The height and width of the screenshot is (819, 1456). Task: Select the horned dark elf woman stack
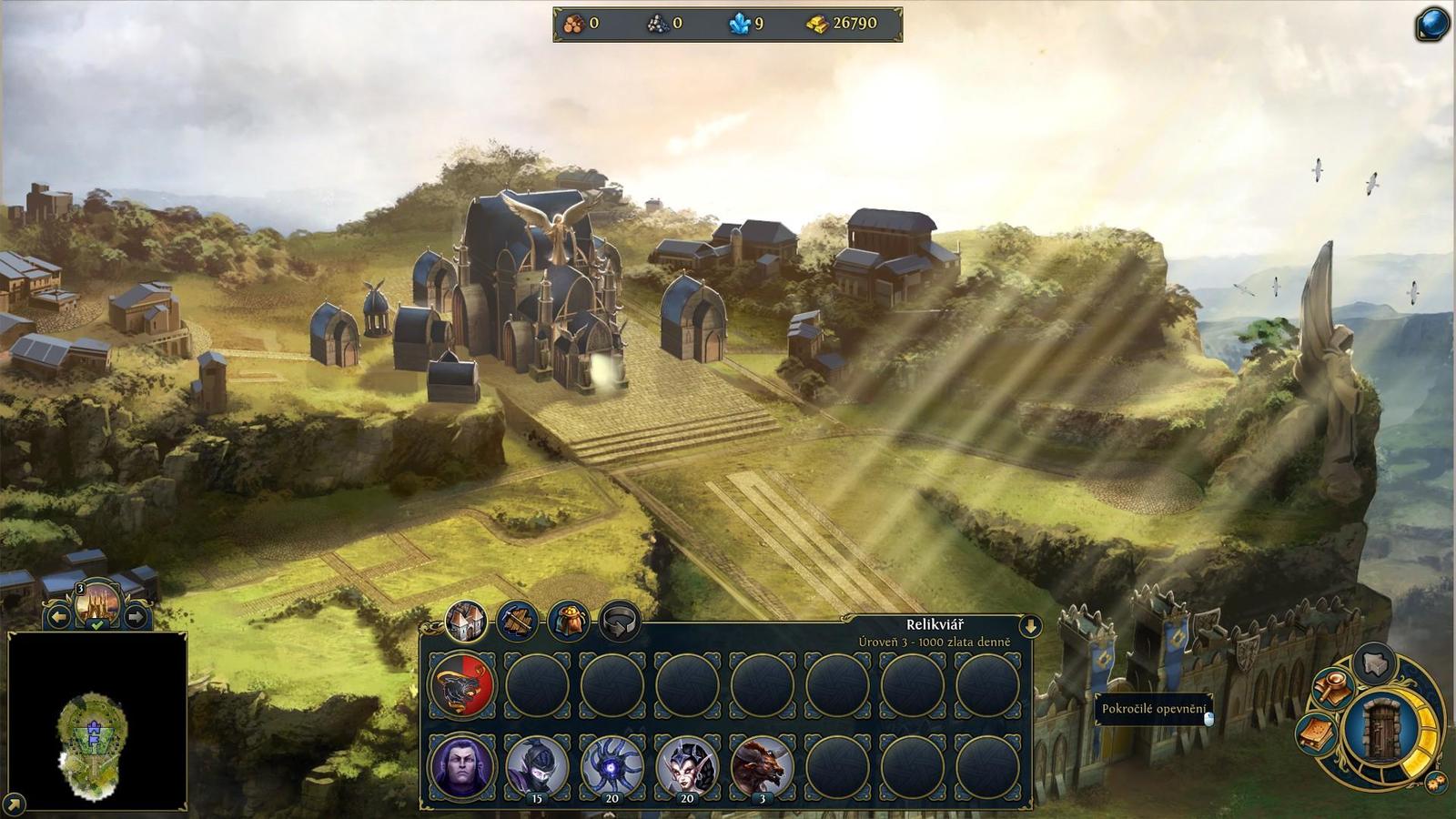[x=687, y=766]
